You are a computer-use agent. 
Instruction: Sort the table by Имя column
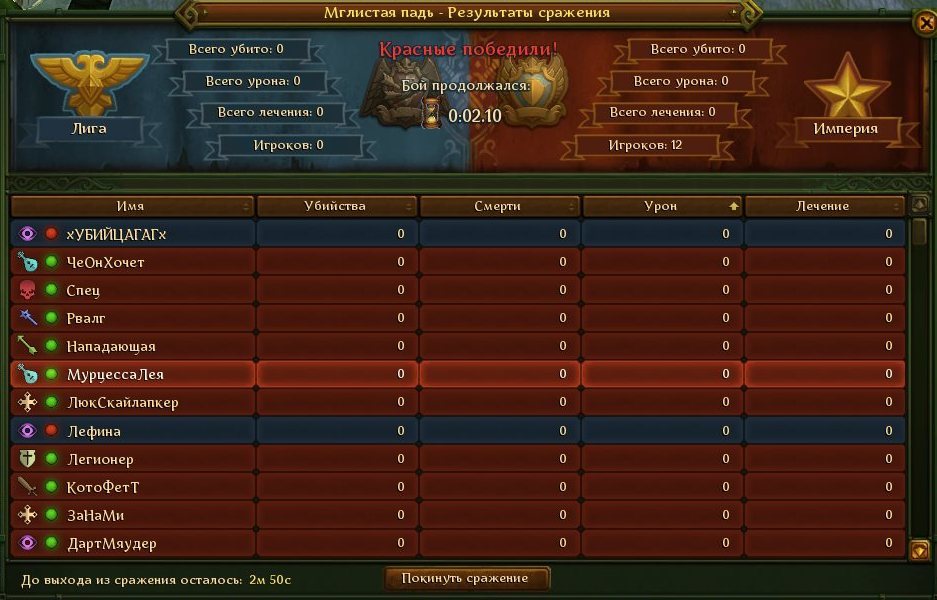point(131,206)
